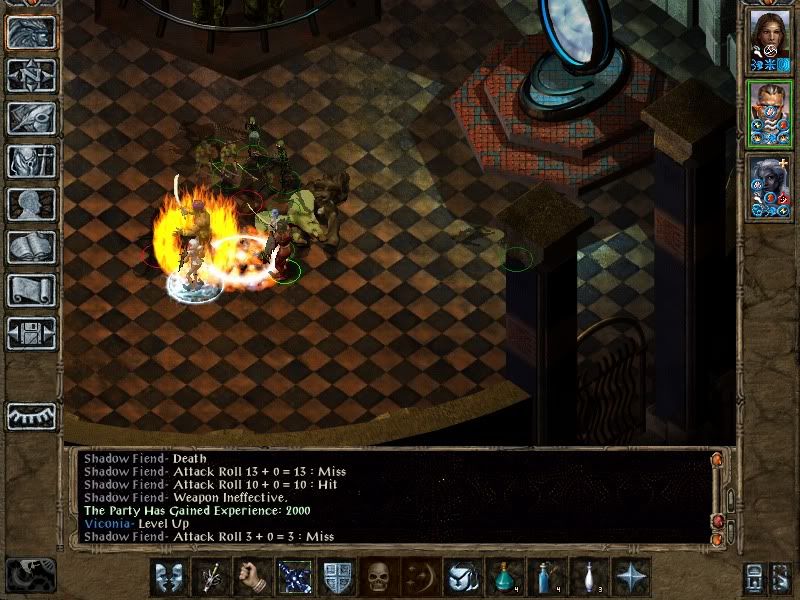Use the green potion quick item
Image resolution: width=800 pixels, height=600 pixels.
coord(504,577)
